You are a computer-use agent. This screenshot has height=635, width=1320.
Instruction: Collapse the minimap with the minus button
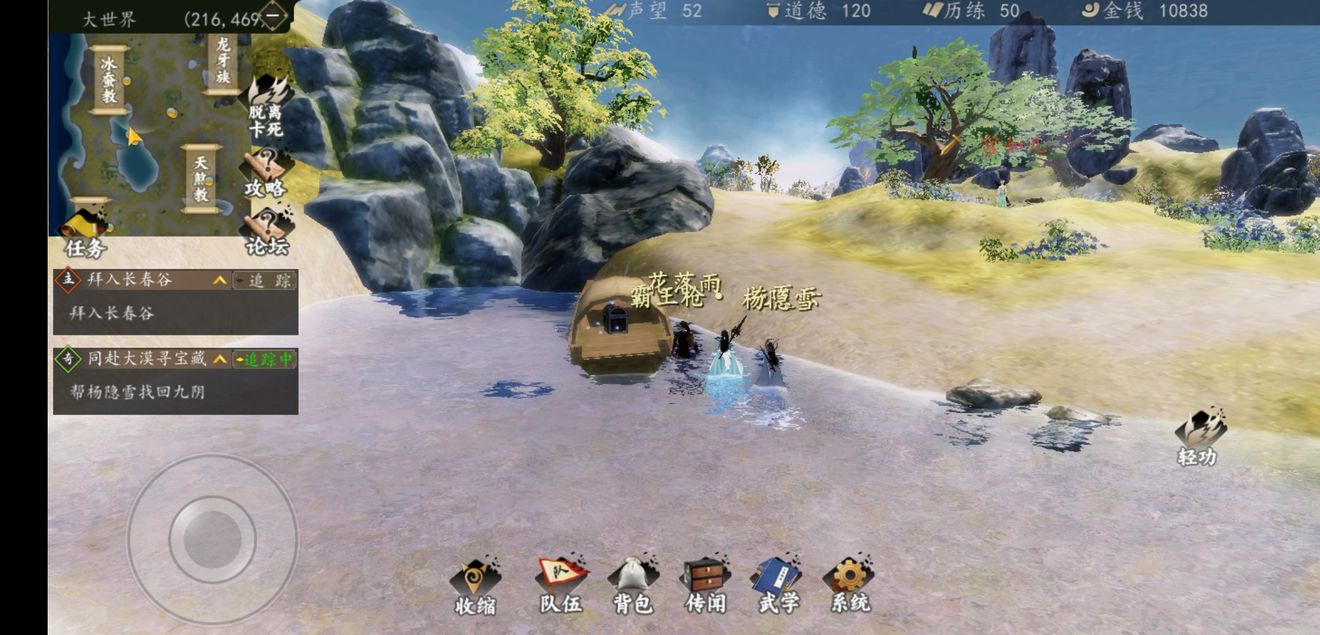tap(272, 16)
